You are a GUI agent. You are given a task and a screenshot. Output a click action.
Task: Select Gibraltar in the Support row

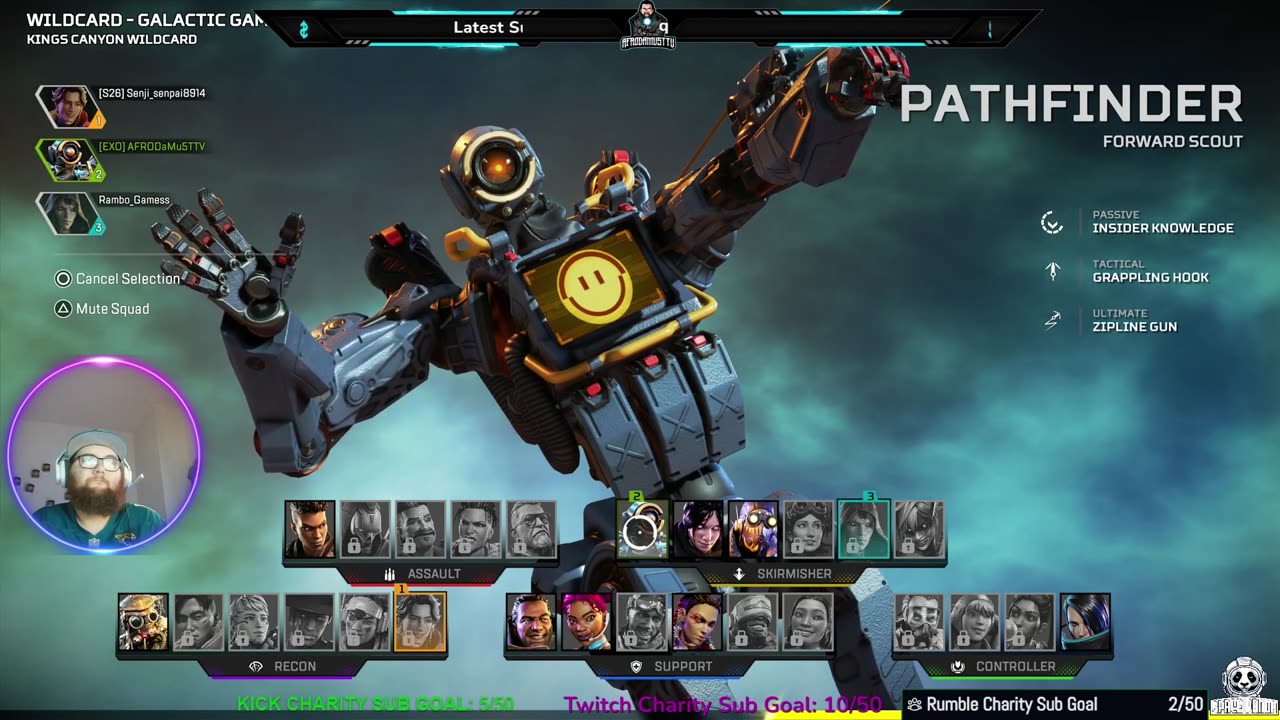tap(531, 622)
